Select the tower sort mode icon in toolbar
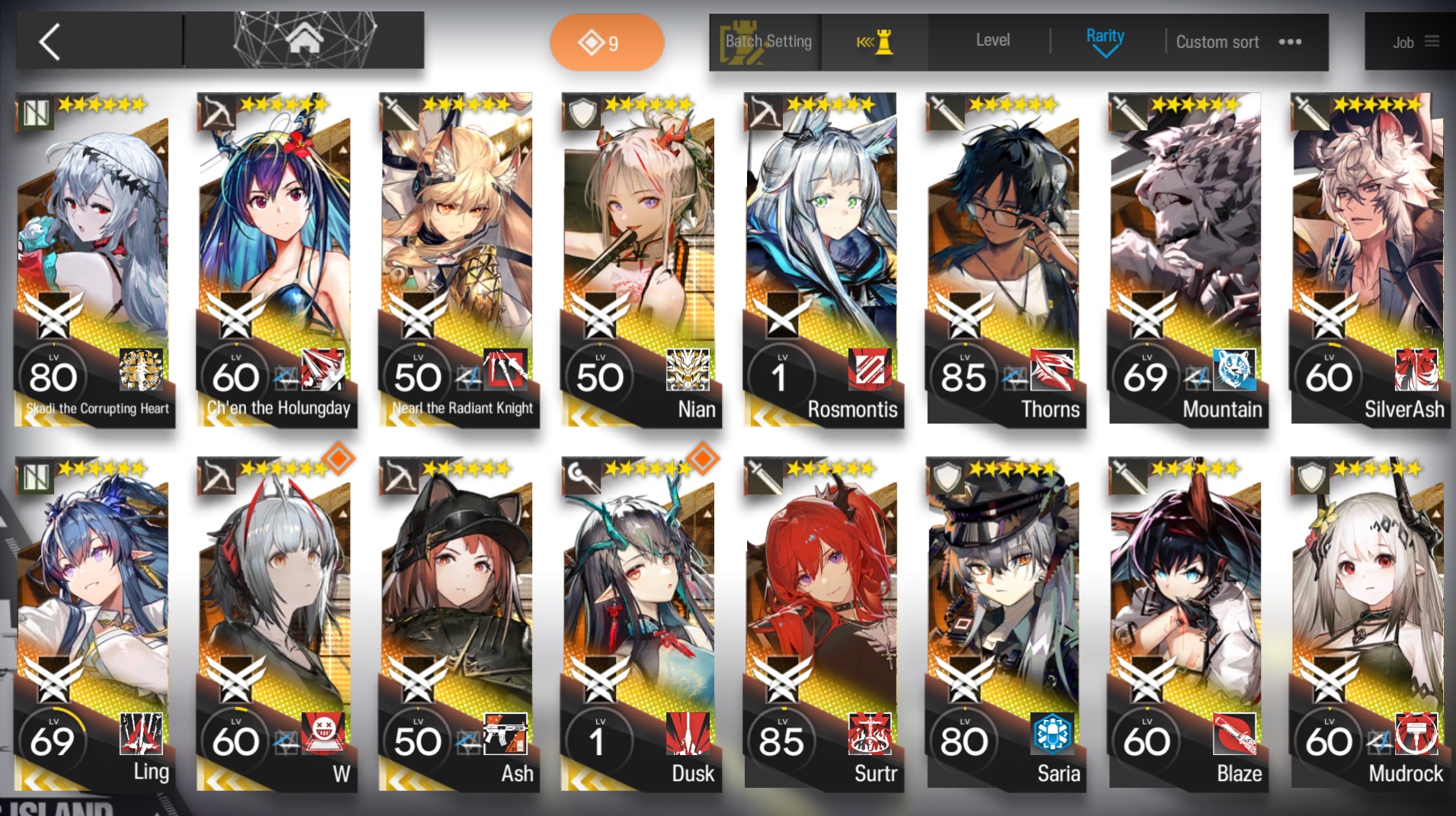The height and width of the screenshot is (816, 1456). tap(875, 42)
